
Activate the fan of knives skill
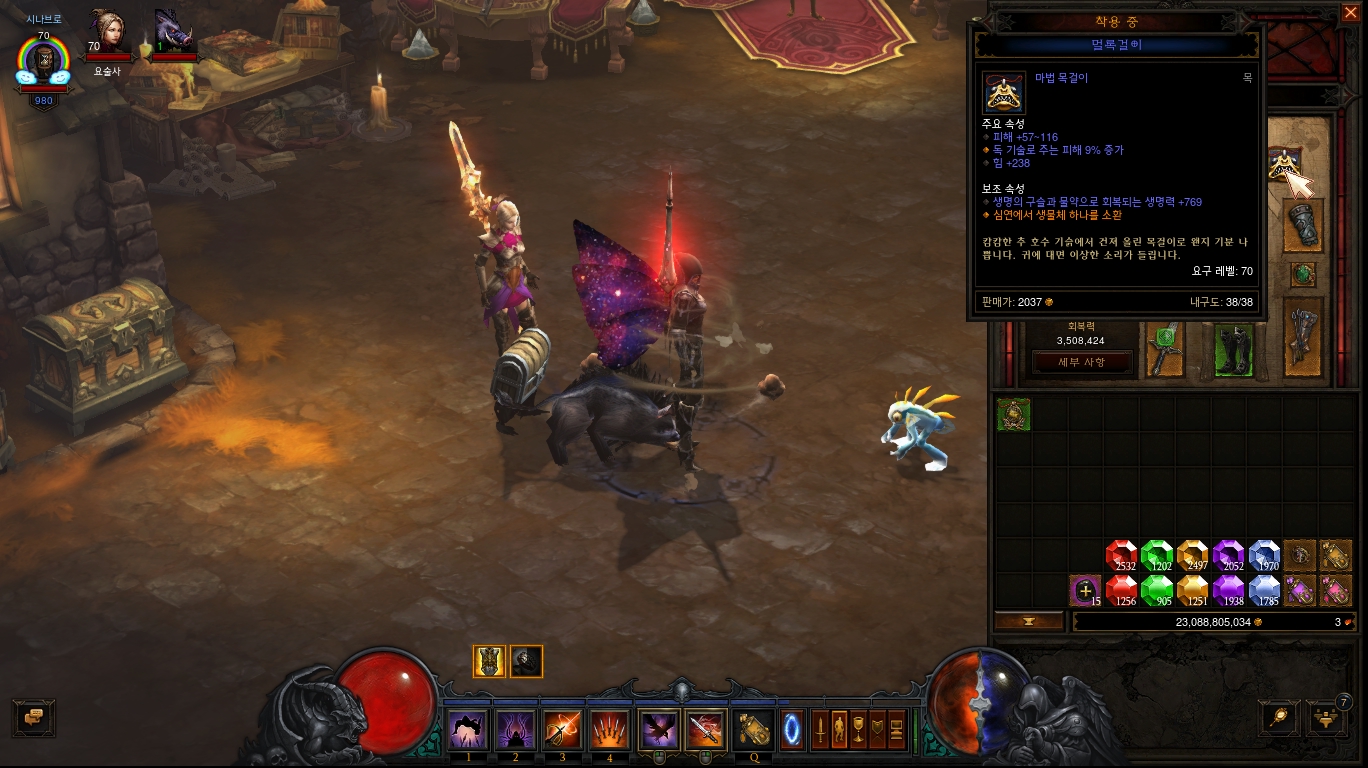[608, 730]
